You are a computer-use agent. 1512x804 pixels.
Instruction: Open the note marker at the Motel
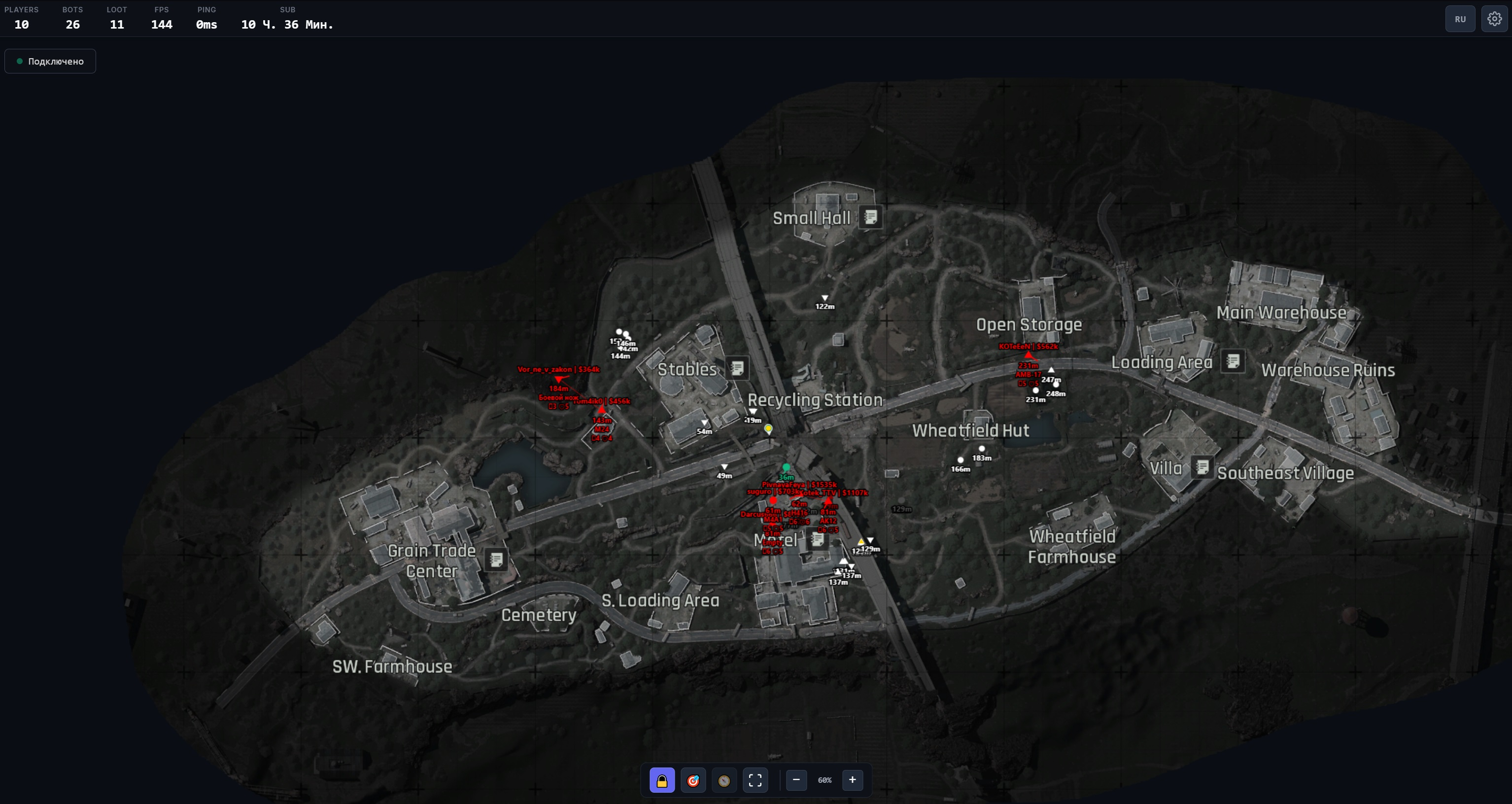(817, 539)
